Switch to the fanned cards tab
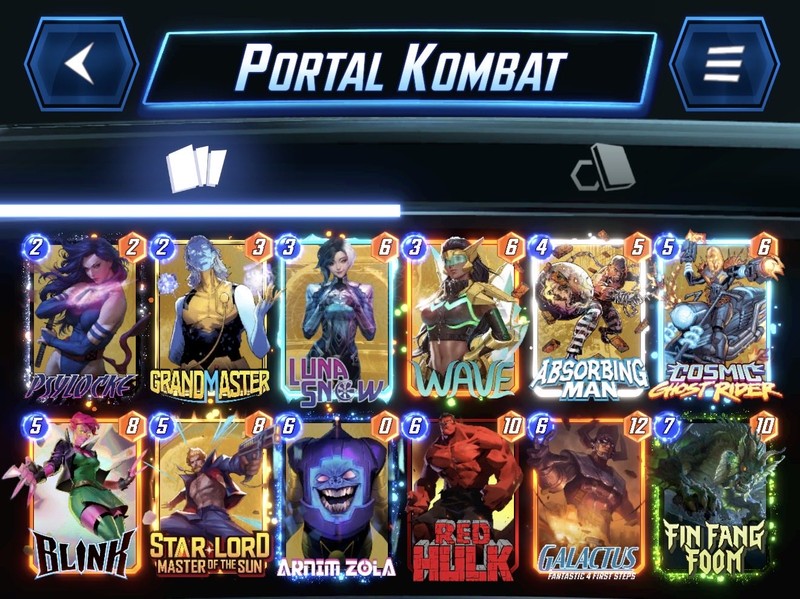The image size is (800, 599). pos(196,169)
